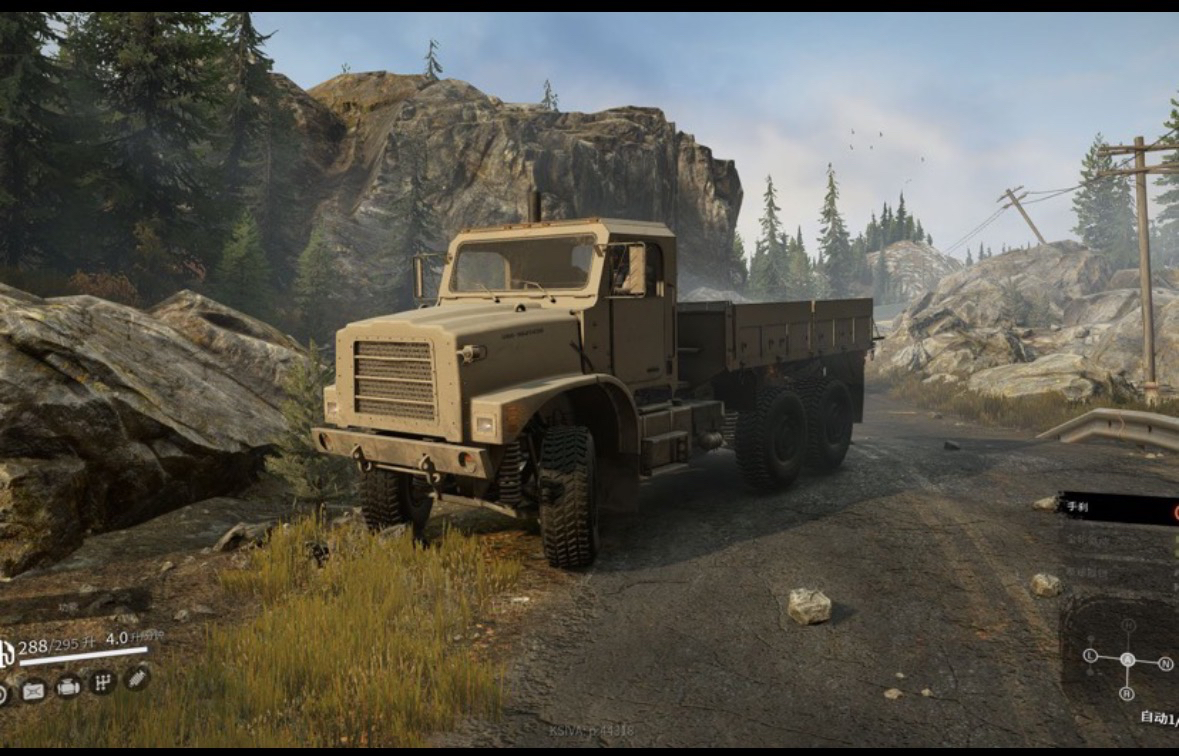
Task: Click the engine status icon
Action: click(67, 687)
